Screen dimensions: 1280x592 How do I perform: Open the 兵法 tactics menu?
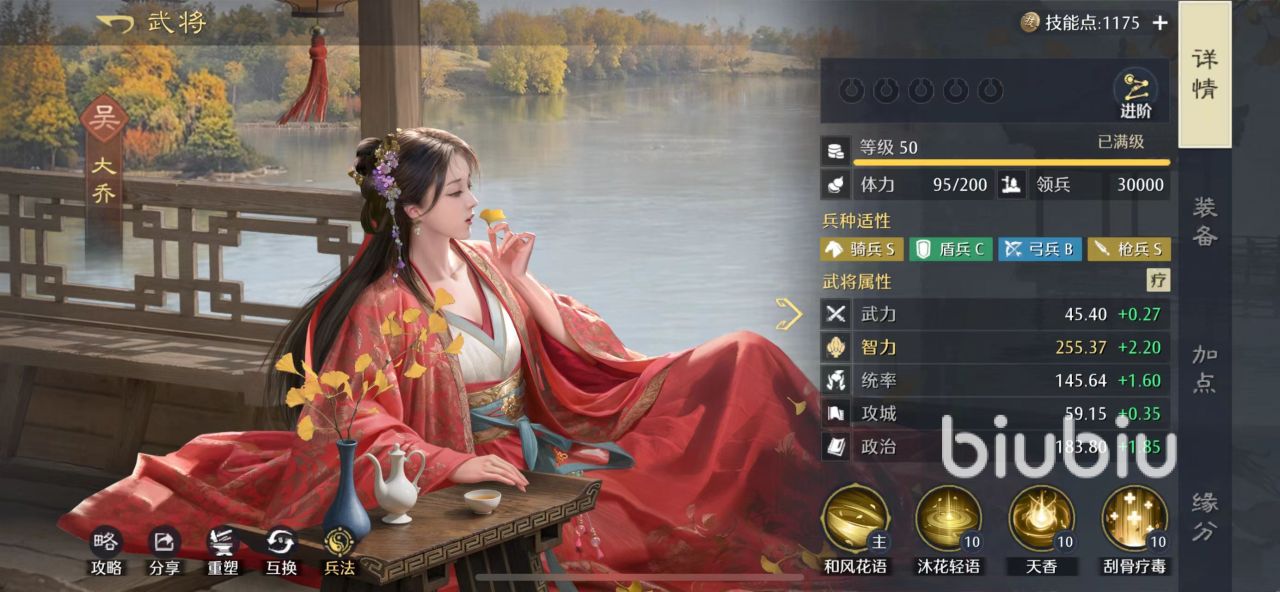pos(339,550)
